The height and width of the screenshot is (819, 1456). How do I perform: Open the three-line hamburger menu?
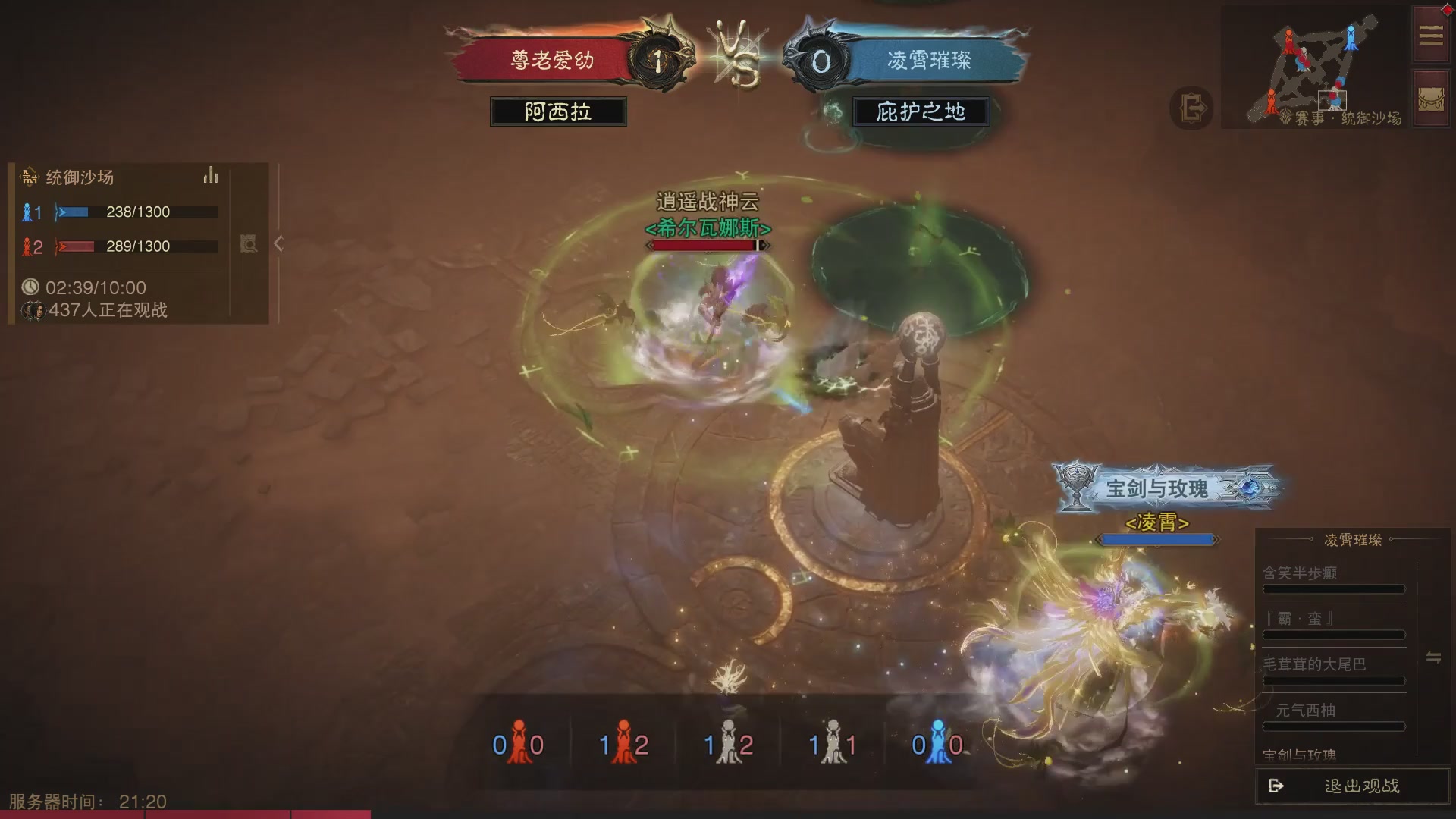(x=1431, y=35)
